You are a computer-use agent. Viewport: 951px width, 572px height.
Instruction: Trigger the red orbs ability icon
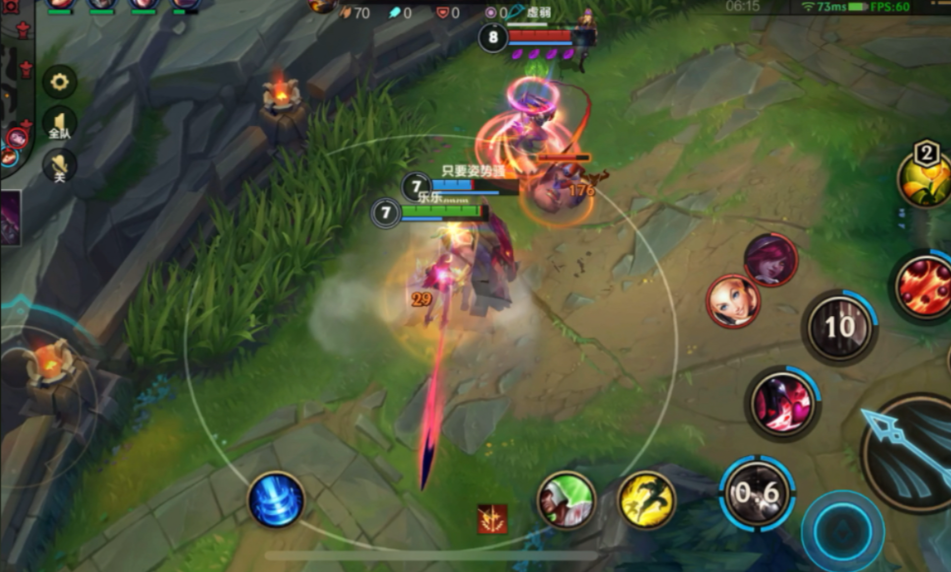click(921, 286)
